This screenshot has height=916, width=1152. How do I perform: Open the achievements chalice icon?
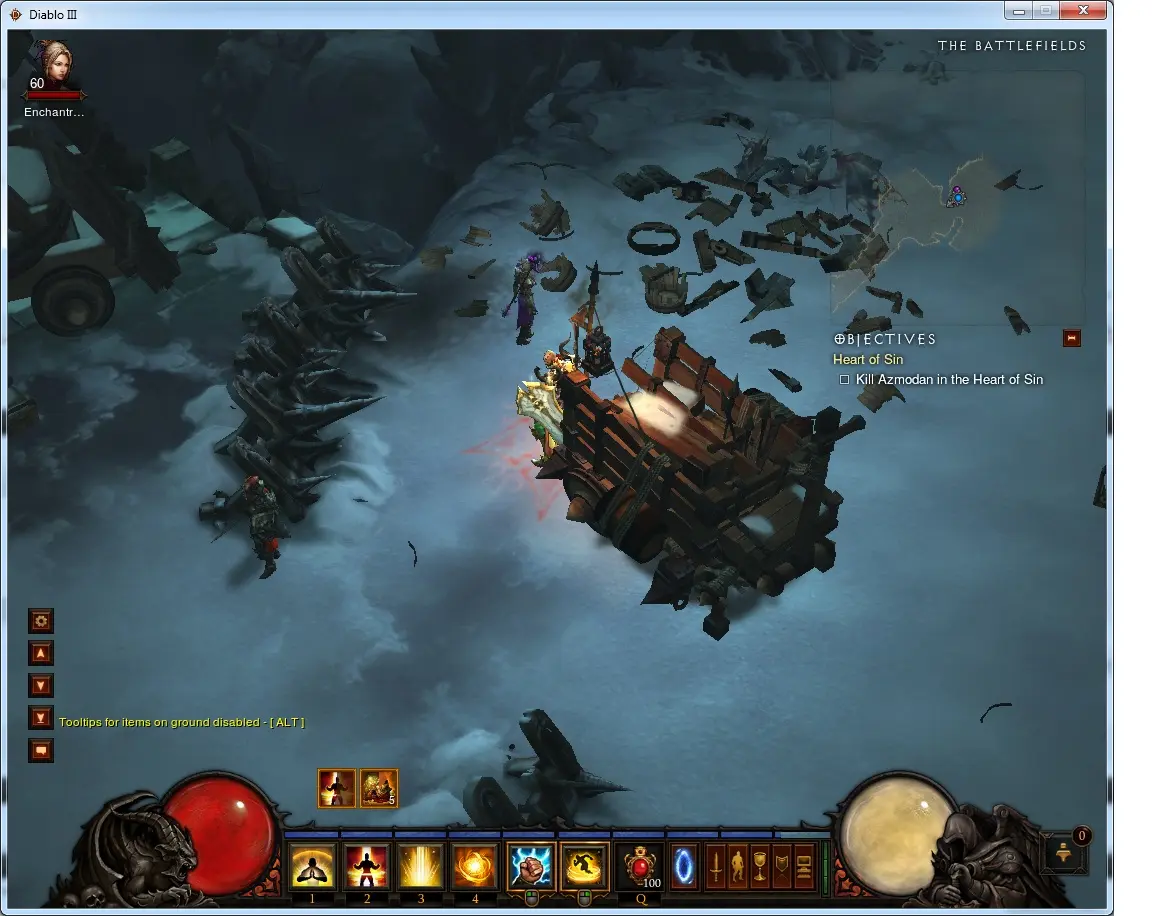coord(759,866)
